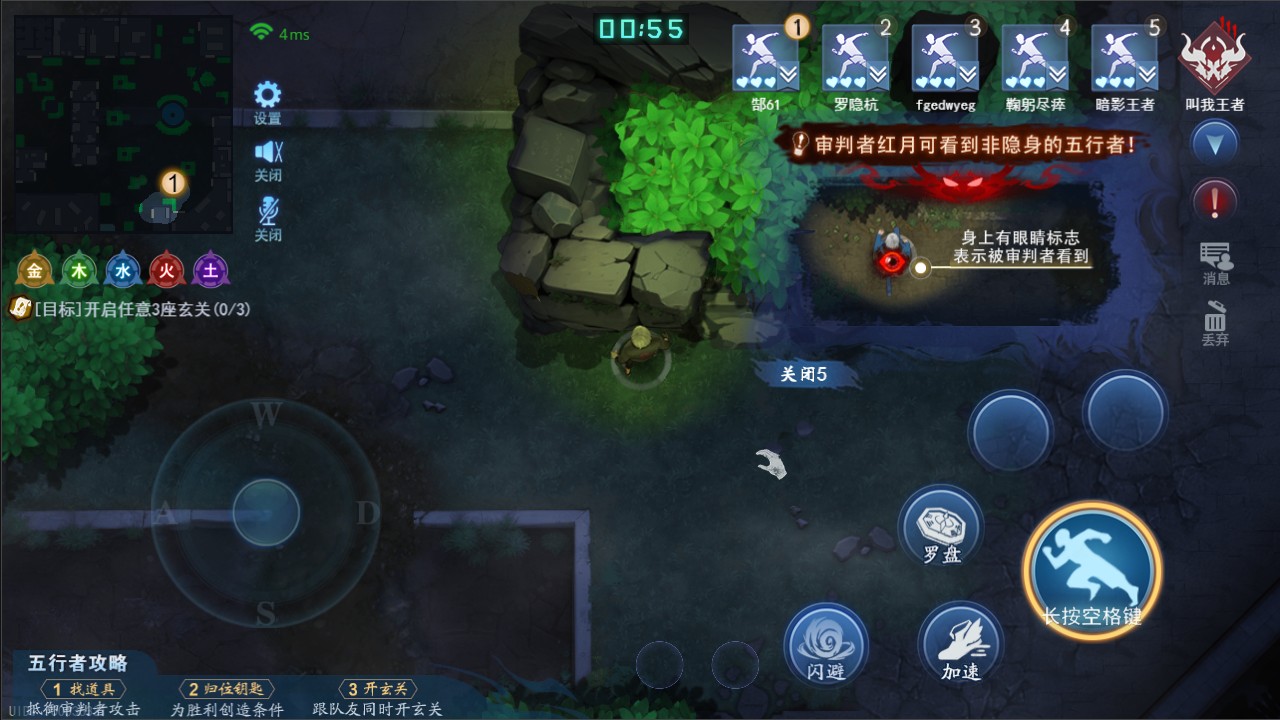
Task: Tap the large sprint running button
Action: [1092, 571]
